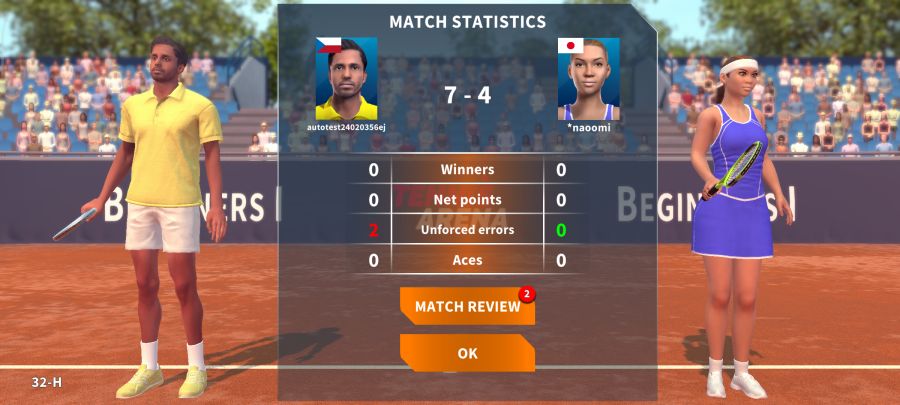This screenshot has height=405, width=900.
Task: Open the Match Review
Action: point(467,306)
